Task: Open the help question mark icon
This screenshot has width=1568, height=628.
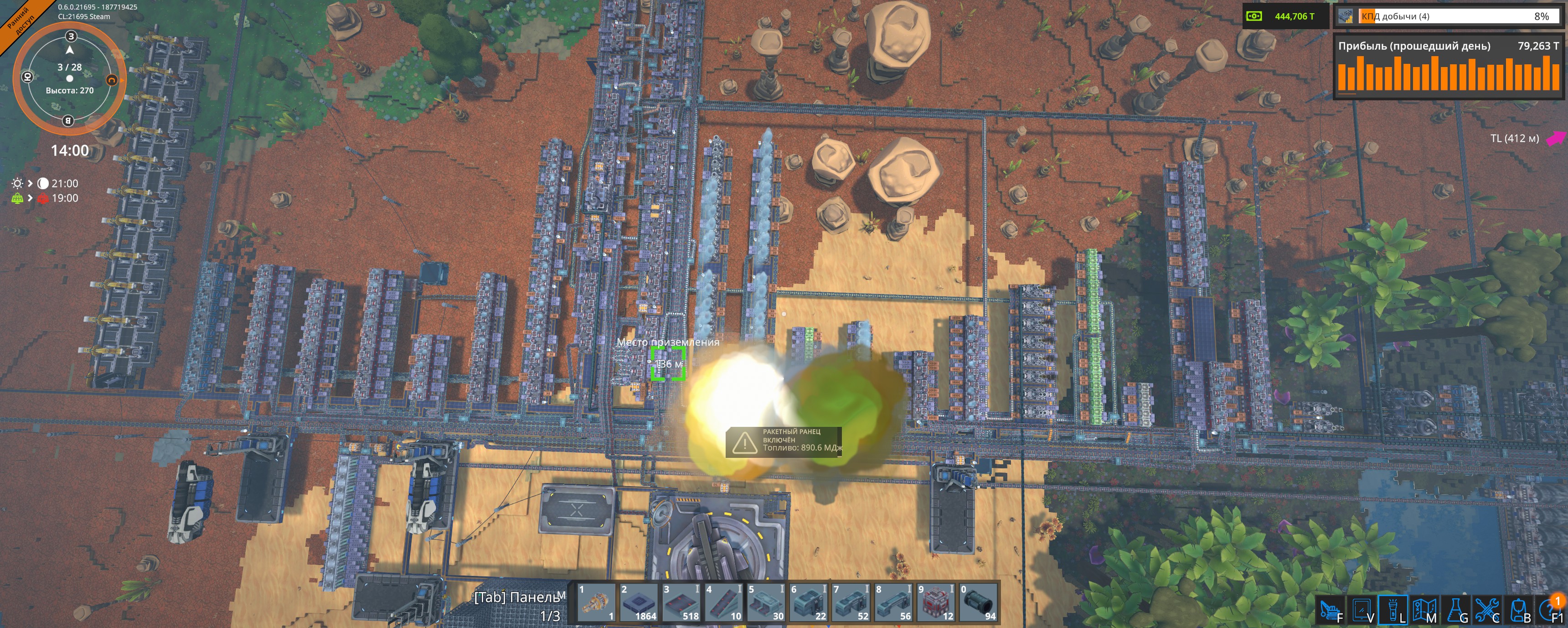Action: [1550, 610]
